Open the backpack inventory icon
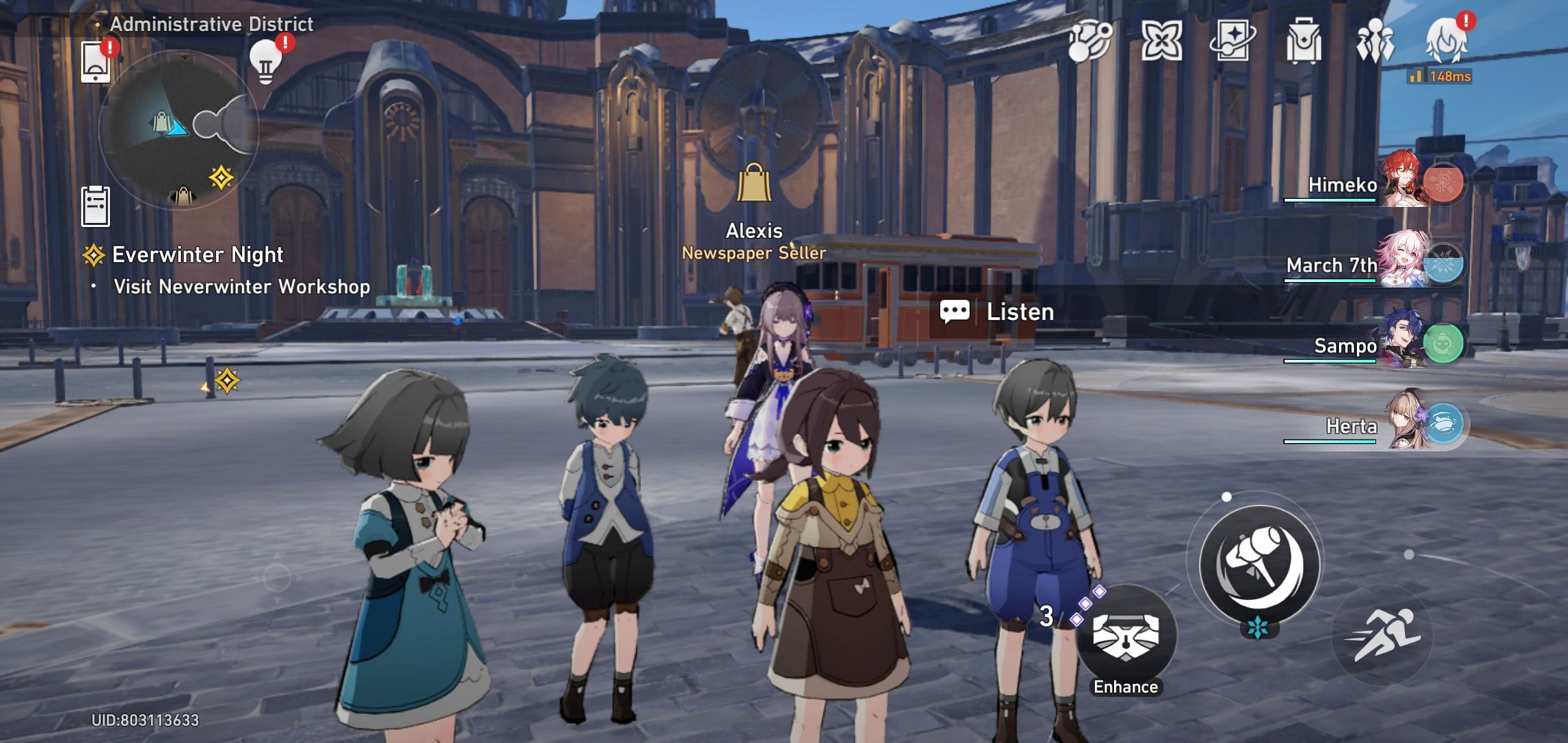Viewport: 1568px width, 743px height. coord(1303,41)
